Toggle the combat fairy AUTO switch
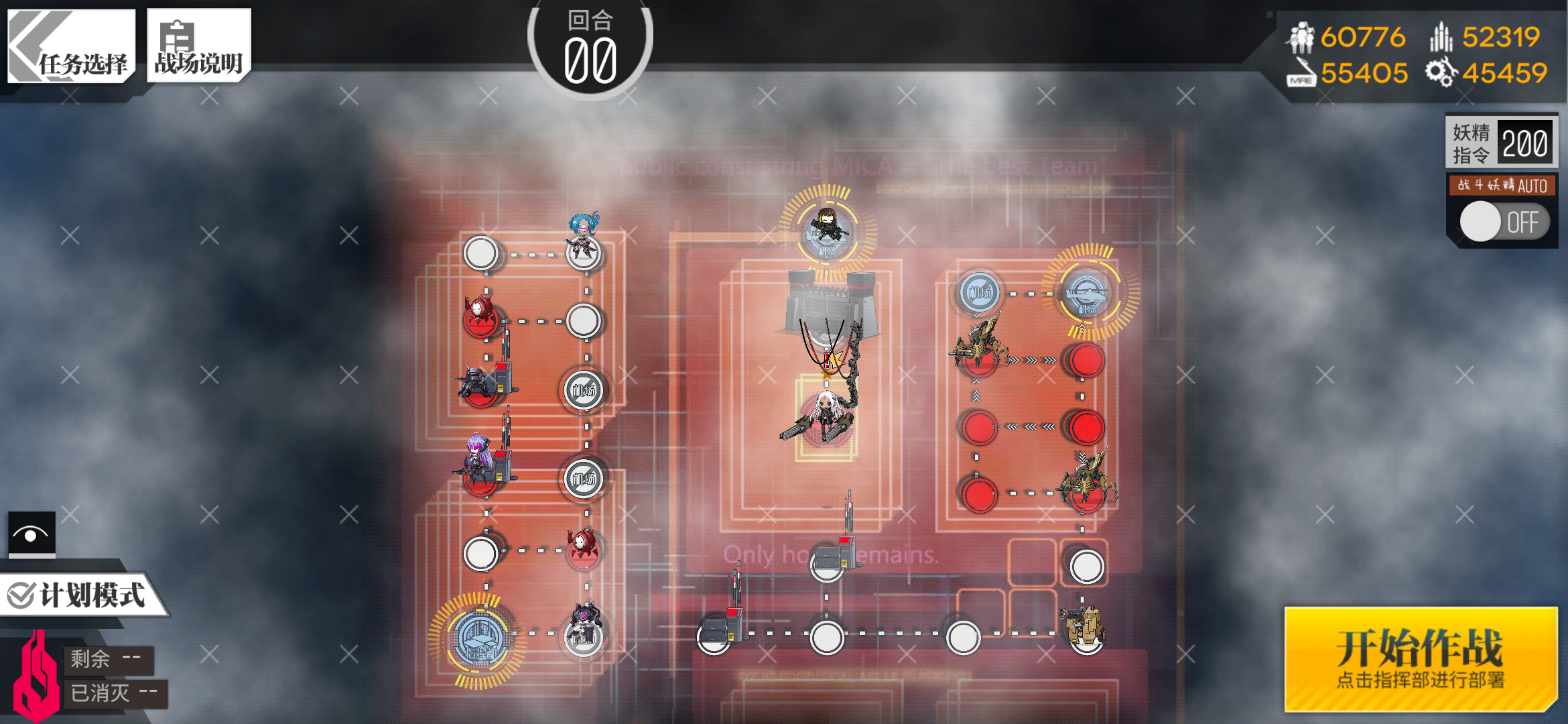 (x=1503, y=222)
